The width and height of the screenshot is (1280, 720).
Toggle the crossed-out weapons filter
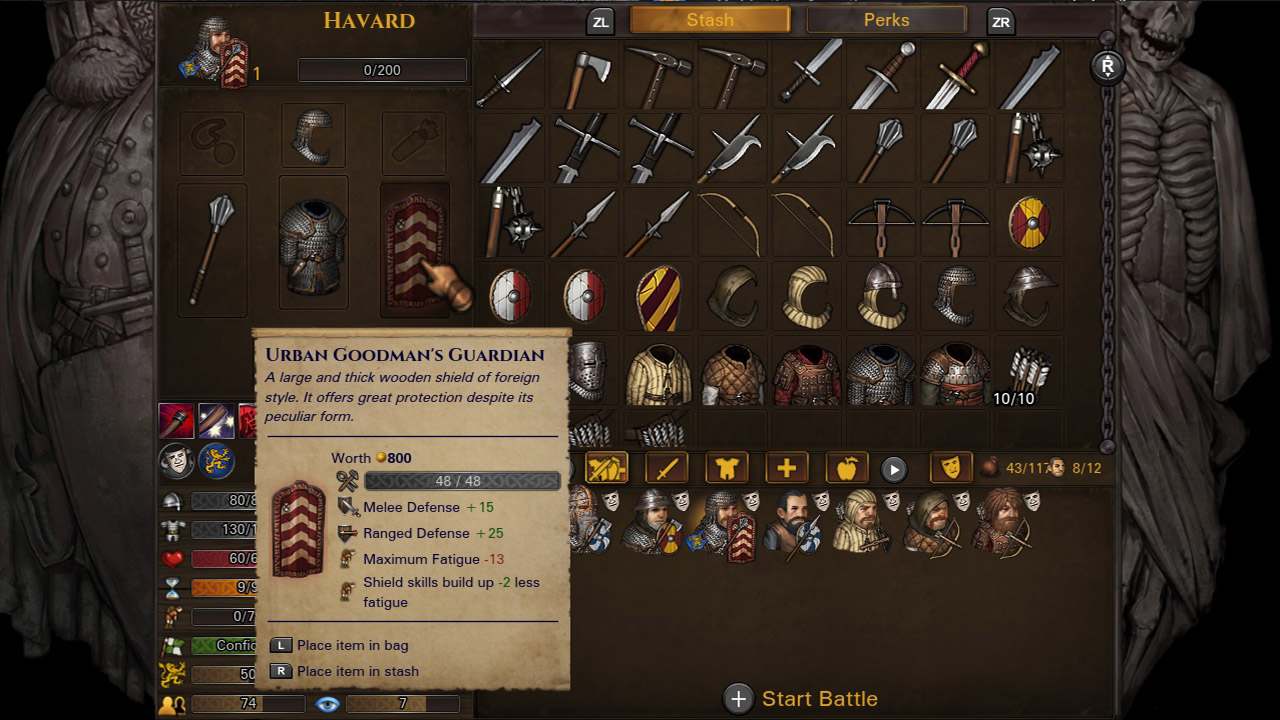[x=606, y=468]
